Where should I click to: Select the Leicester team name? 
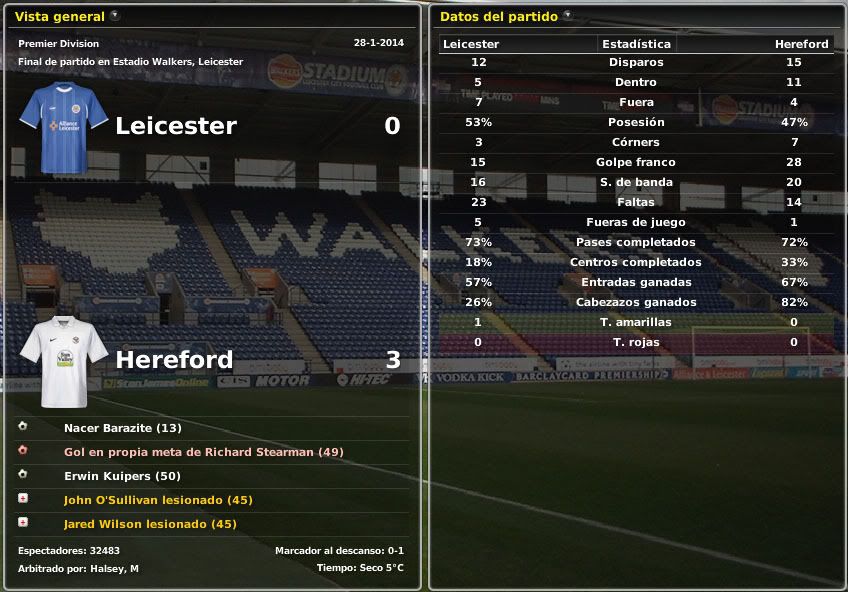click(x=176, y=126)
